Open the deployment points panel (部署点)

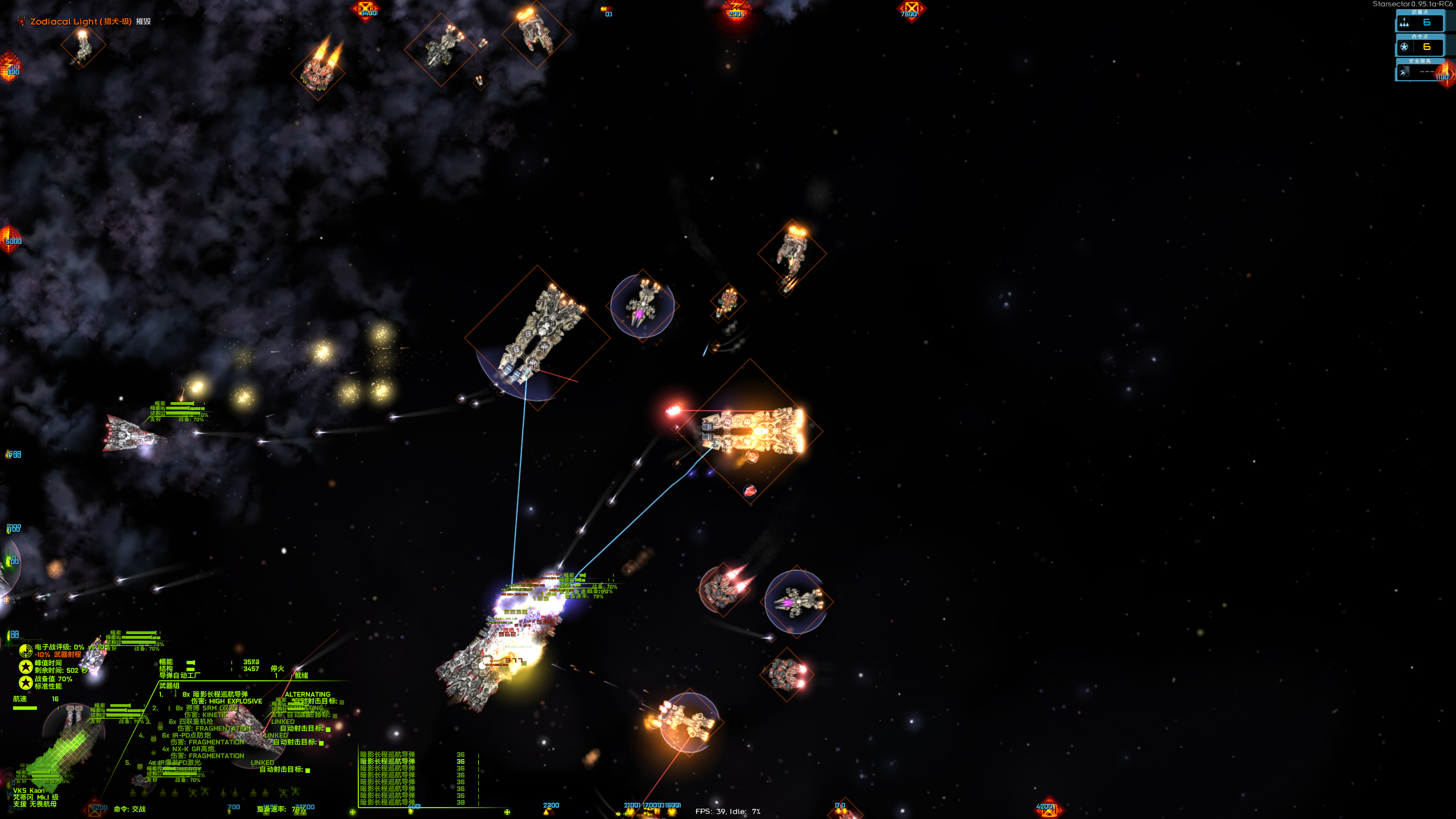tap(1420, 23)
